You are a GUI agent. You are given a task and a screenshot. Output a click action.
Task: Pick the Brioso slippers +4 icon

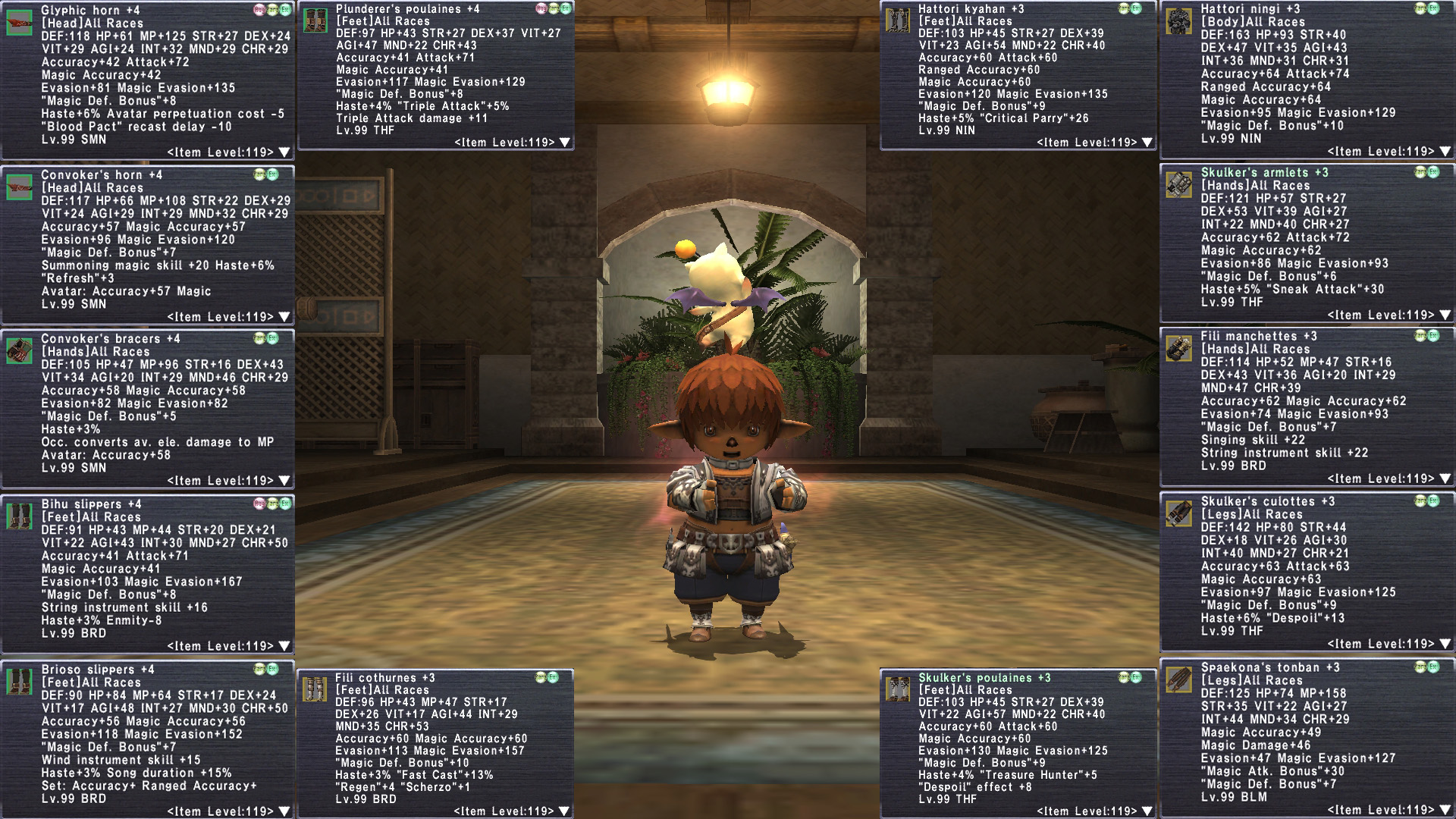(20, 681)
